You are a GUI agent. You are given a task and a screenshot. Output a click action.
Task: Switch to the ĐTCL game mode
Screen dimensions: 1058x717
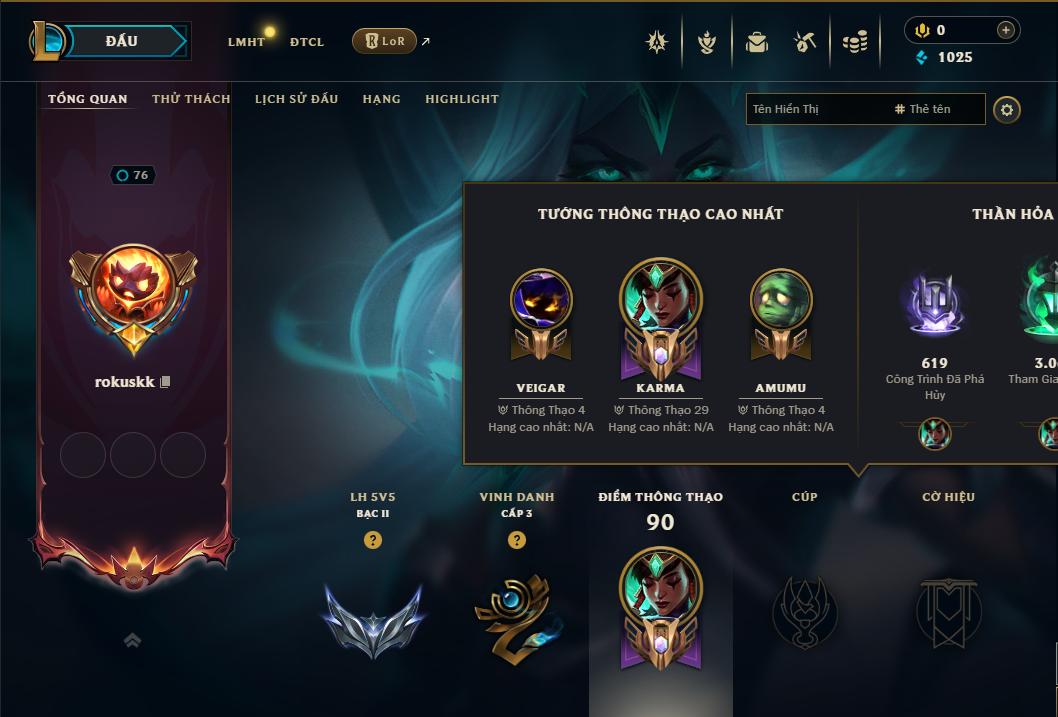(x=307, y=42)
